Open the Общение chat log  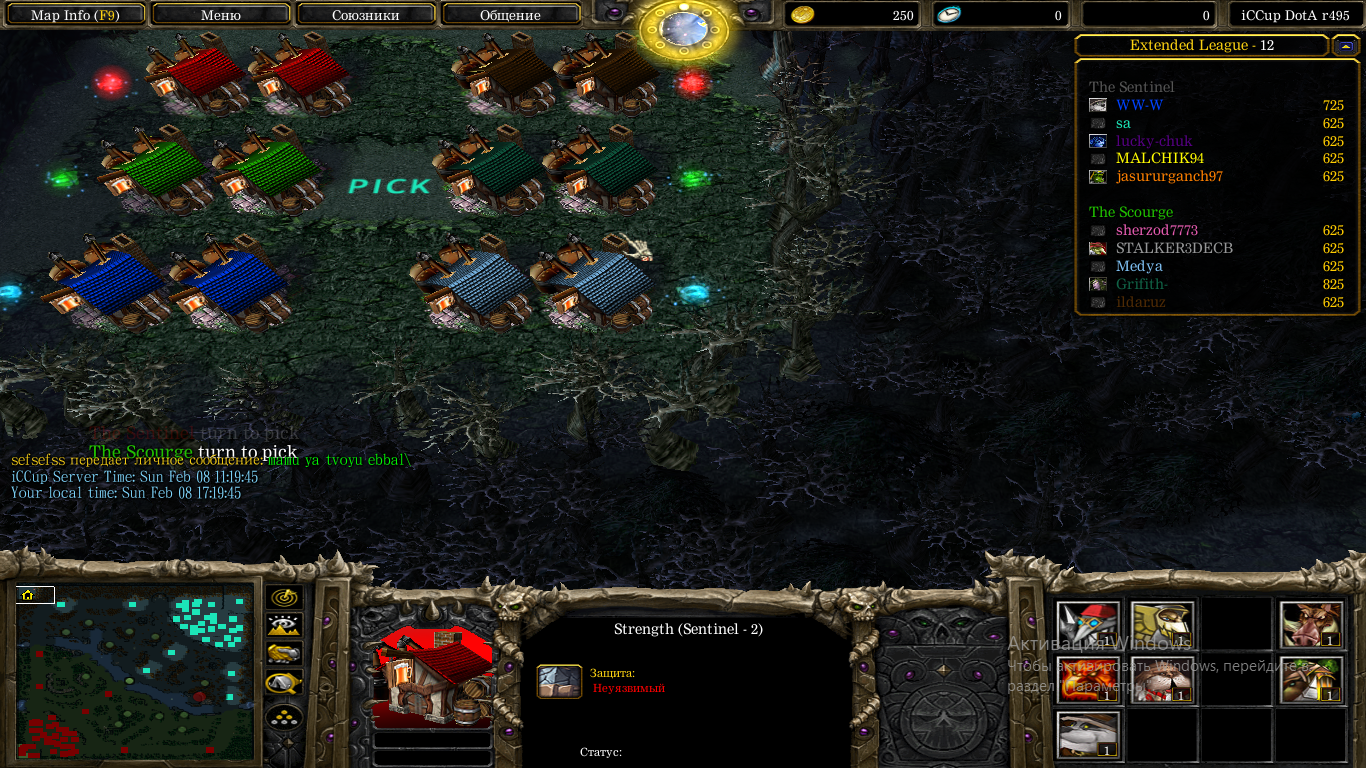click(x=510, y=15)
